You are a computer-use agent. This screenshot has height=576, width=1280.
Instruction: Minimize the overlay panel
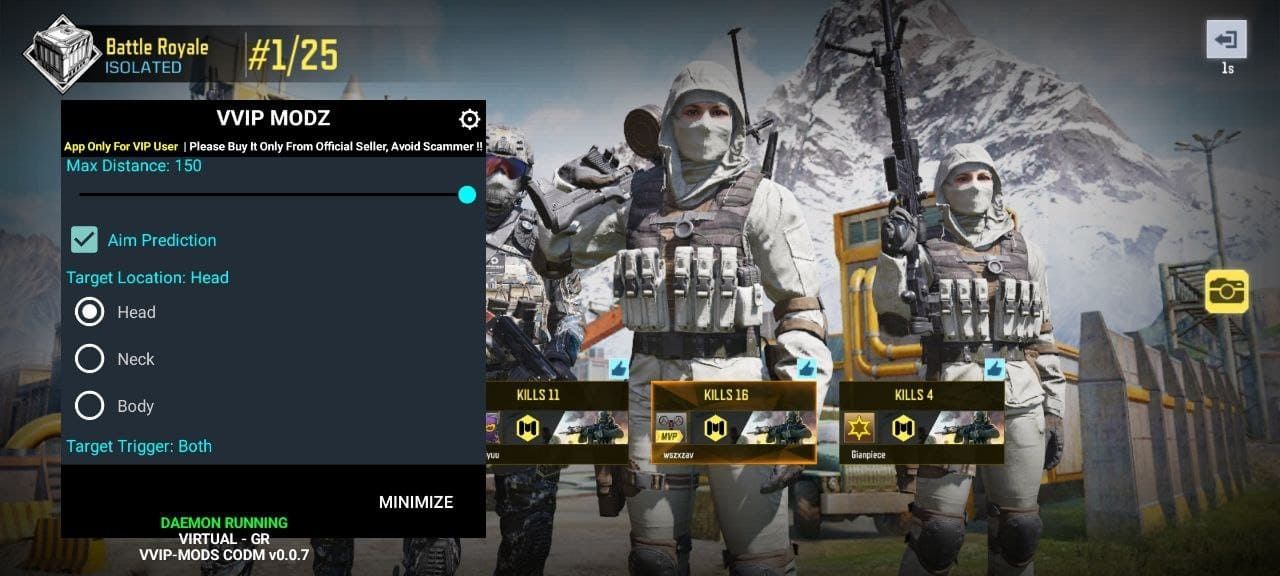click(x=416, y=502)
